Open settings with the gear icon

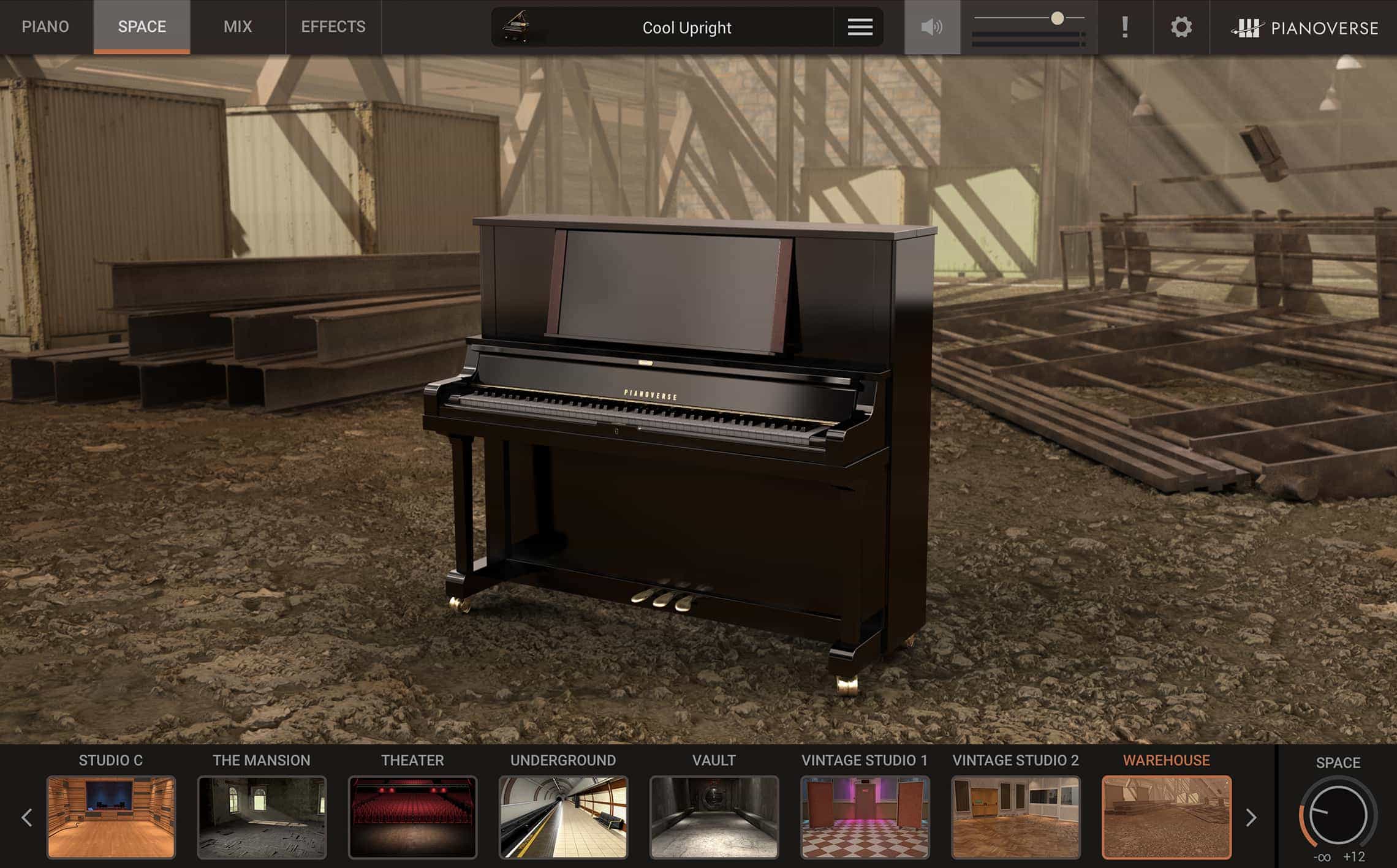[1181, 27]
